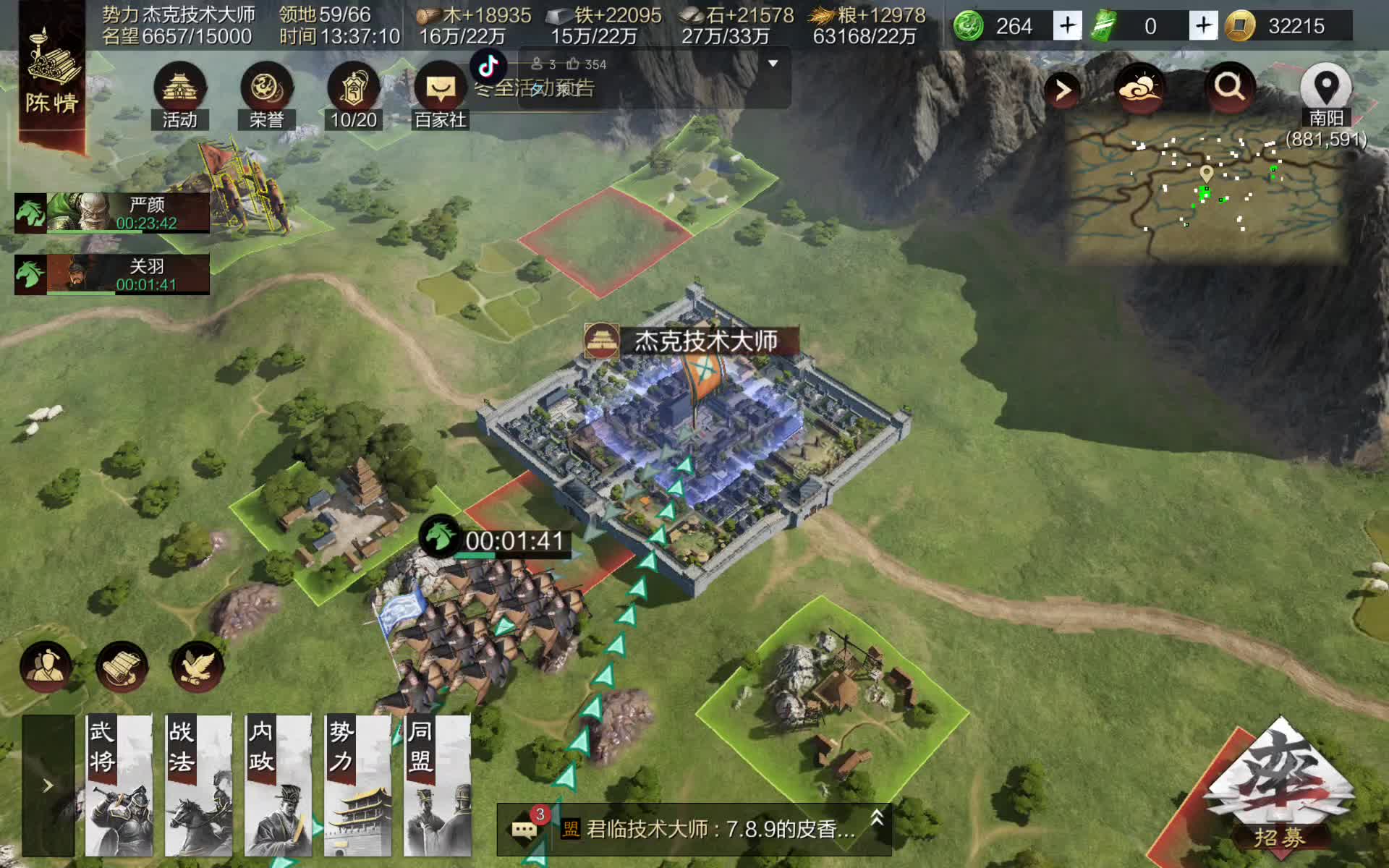Open the 武将 generals menu
1389x868 pixels.
tap(119, 786)
